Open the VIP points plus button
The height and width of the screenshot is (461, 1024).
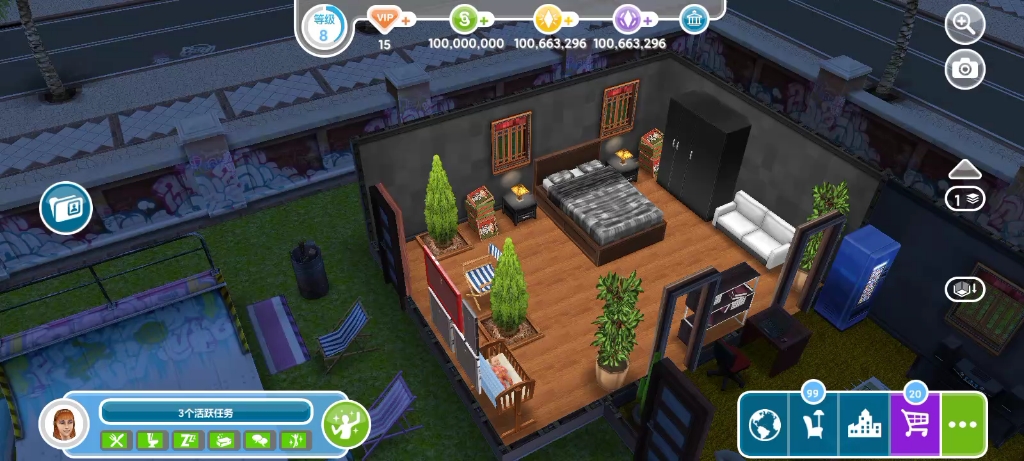(x=406, y=19)
